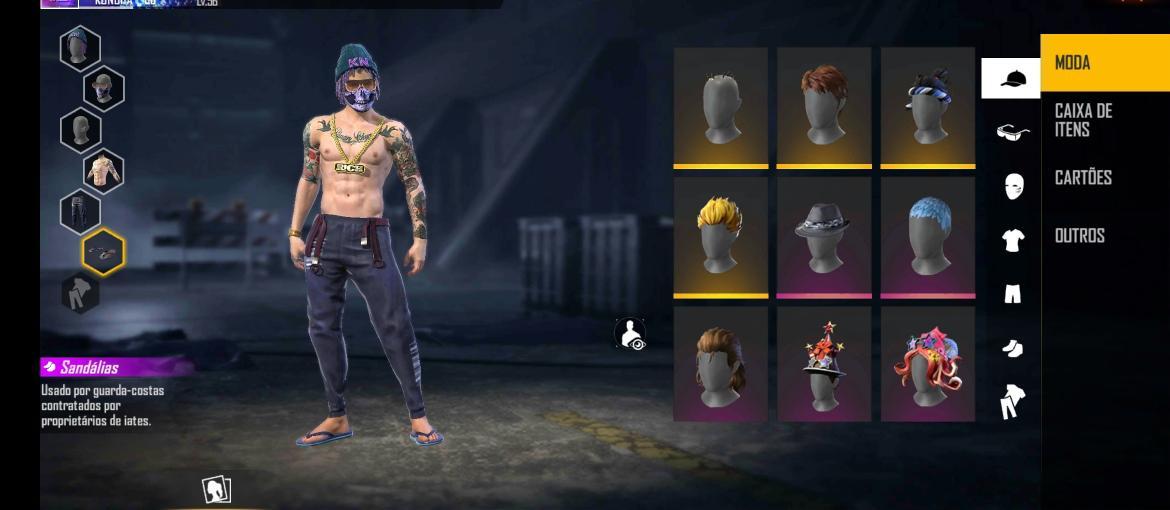This screenshot has width=1170, height=510.
Task: Select the equipped pants hexagon slot
Action: [80, 211]
